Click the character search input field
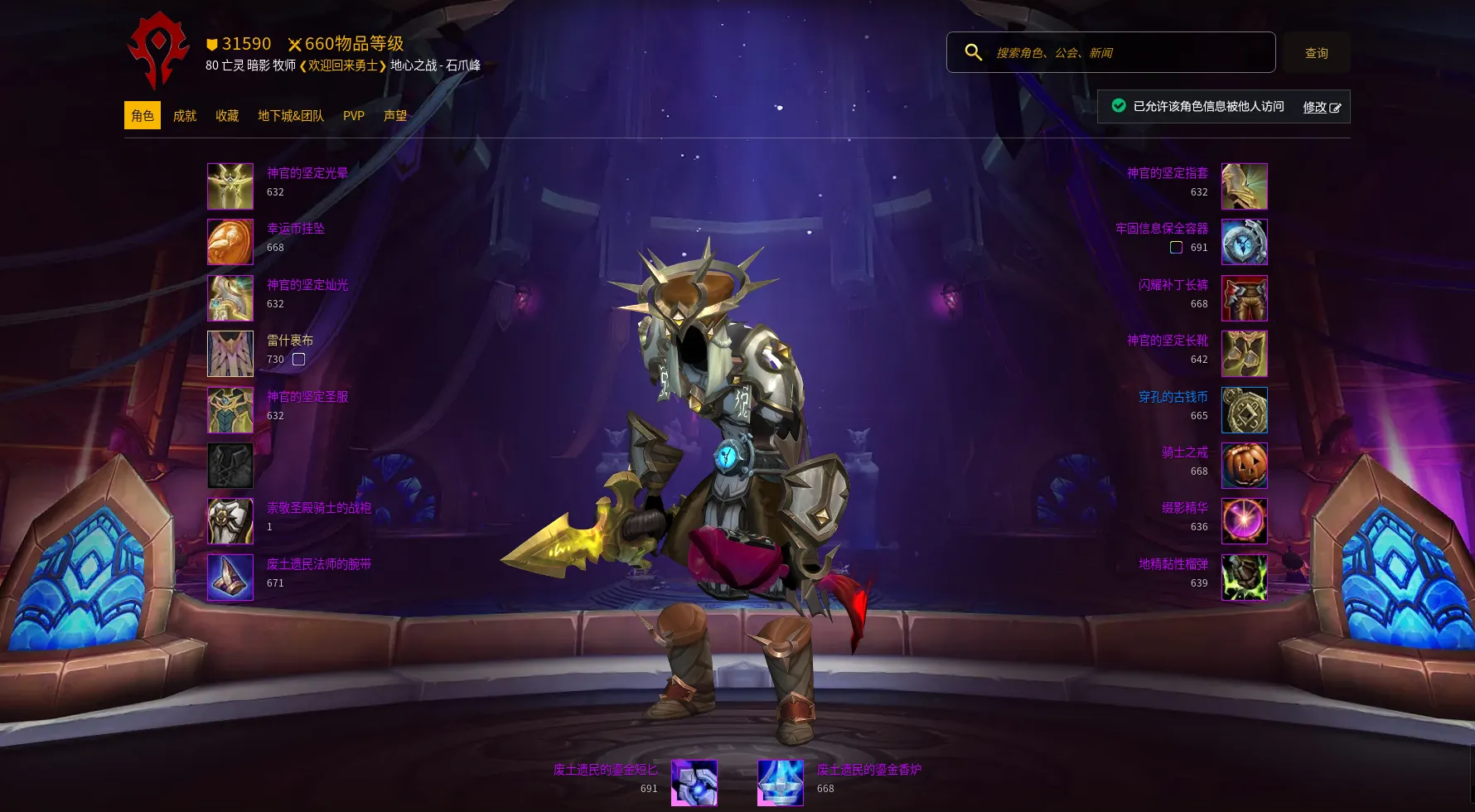 [1127, 53]
